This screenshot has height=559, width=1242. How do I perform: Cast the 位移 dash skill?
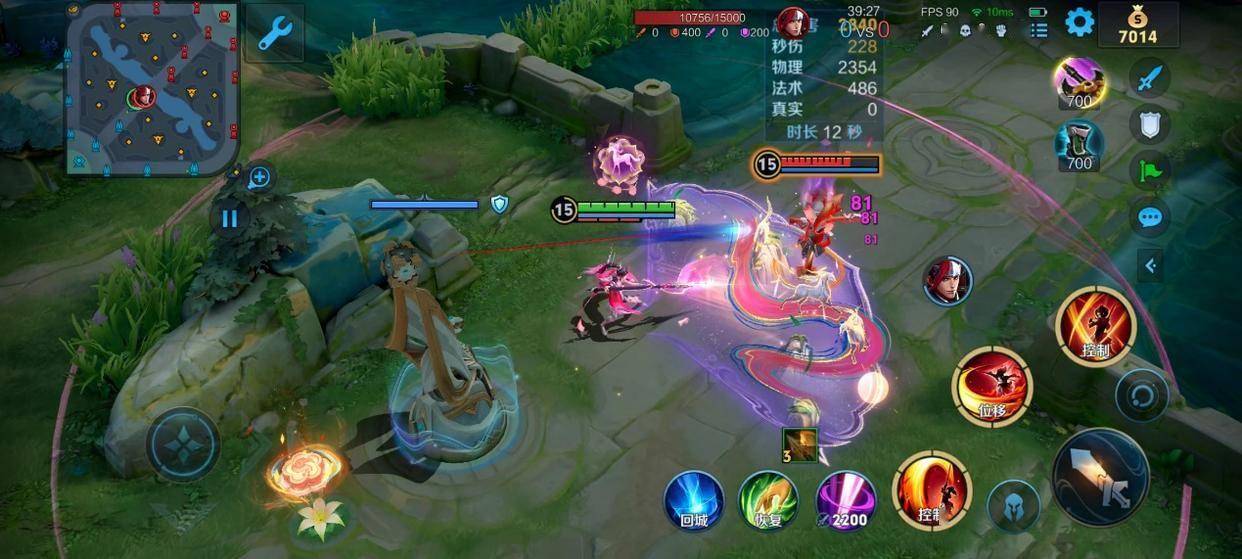coord(992,387)
